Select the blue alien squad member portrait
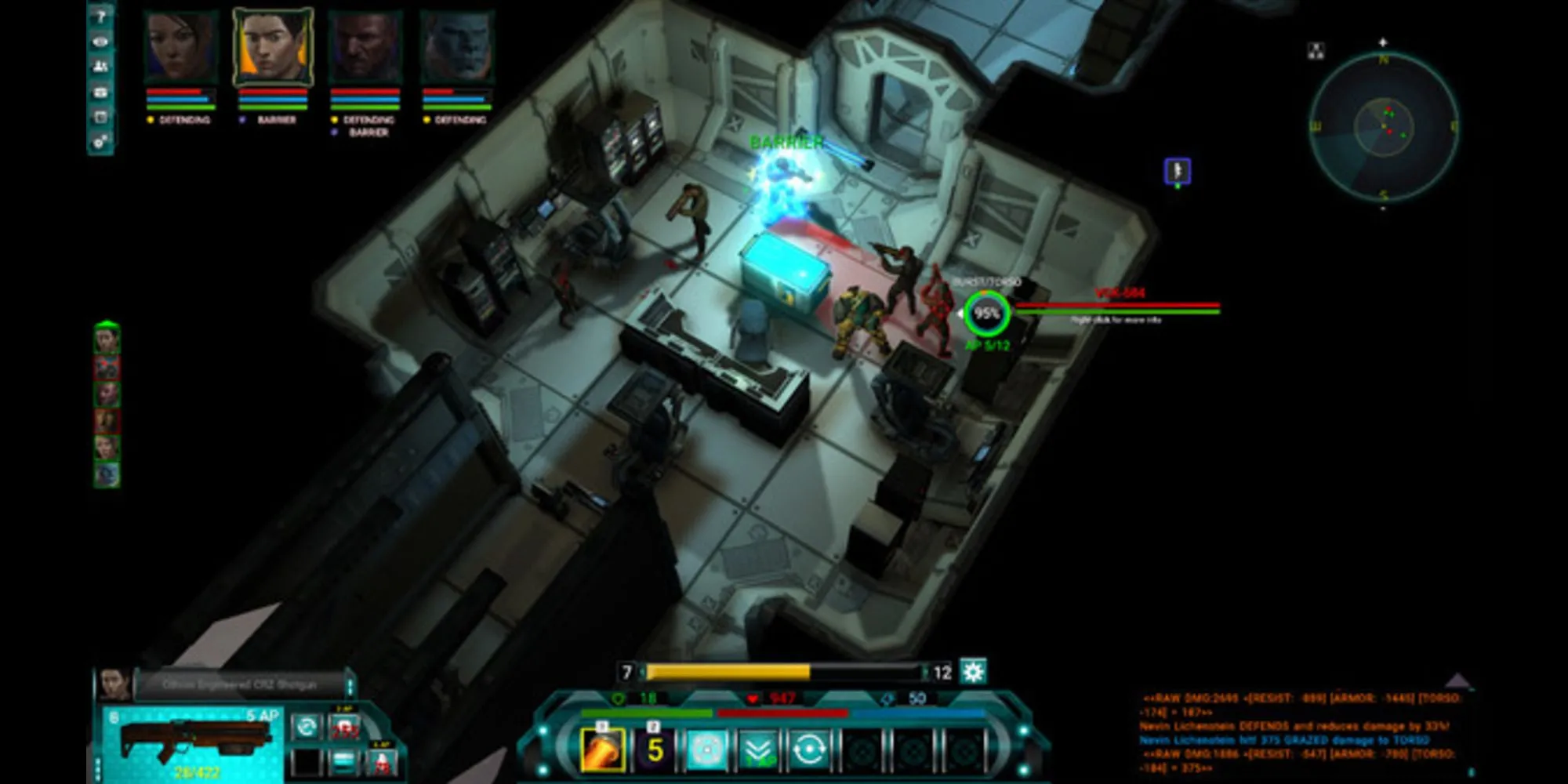This screenshot has height=784, width=1568. coord(457,45)
